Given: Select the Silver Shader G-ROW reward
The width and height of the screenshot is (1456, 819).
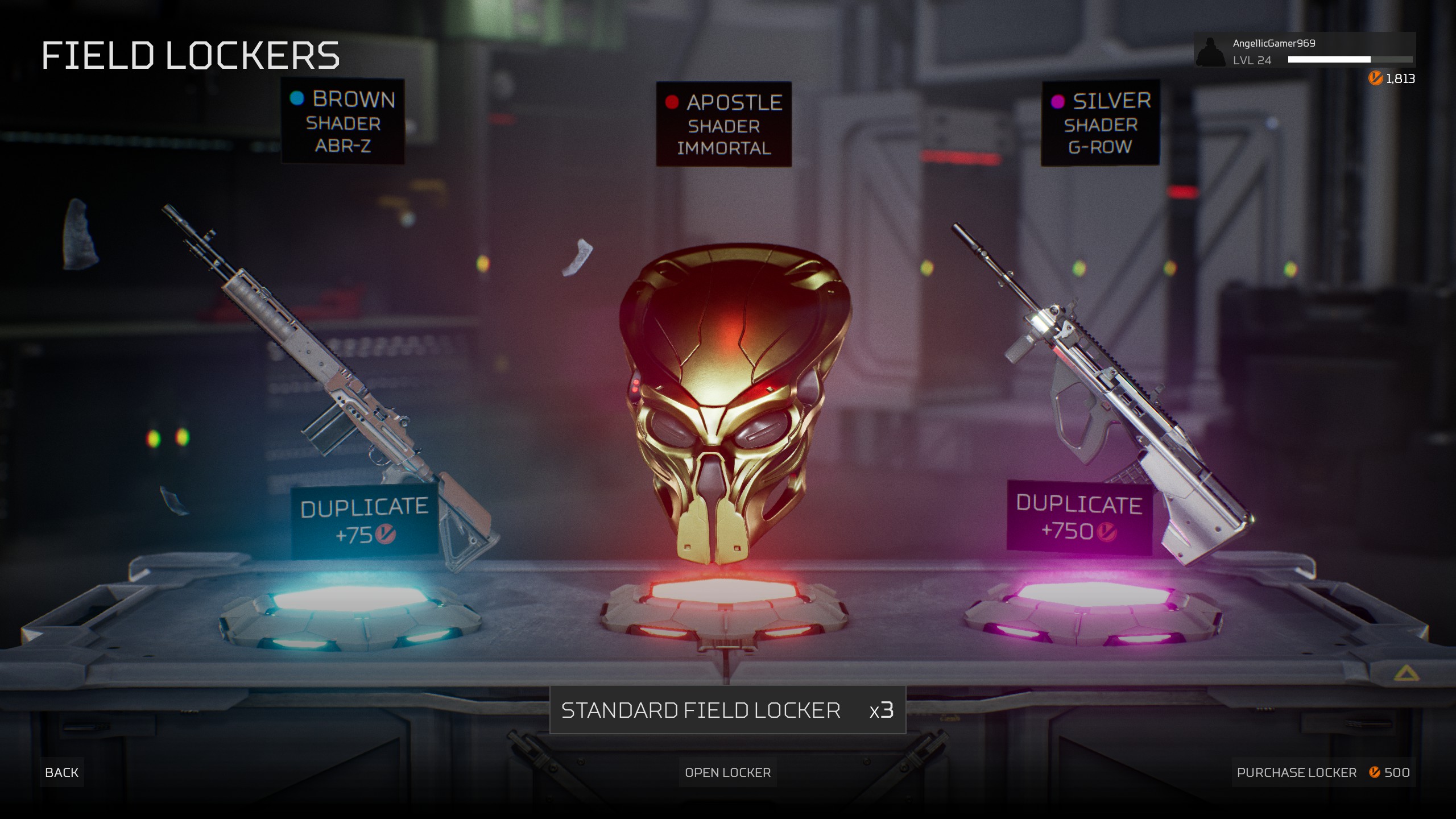Looking at the screenshot, I should click(x=1100, y=123).
